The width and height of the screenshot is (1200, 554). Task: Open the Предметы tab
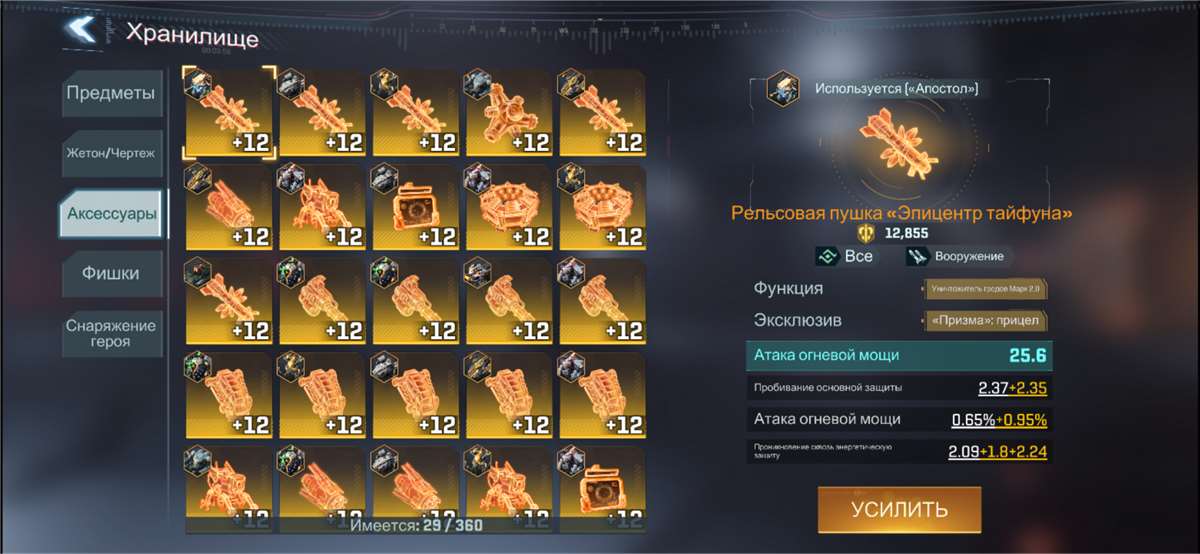(110, 95)
